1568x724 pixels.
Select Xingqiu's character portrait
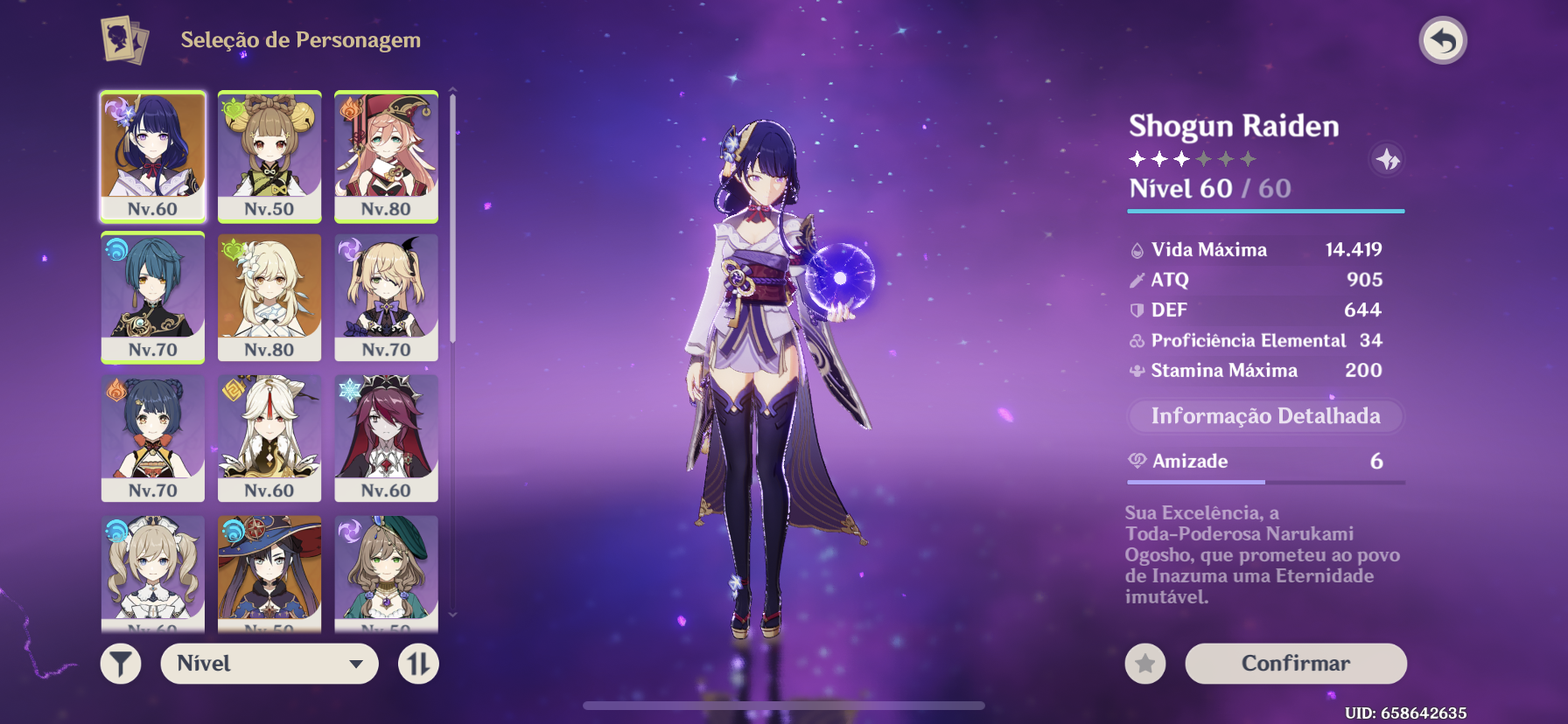(153, 296)
